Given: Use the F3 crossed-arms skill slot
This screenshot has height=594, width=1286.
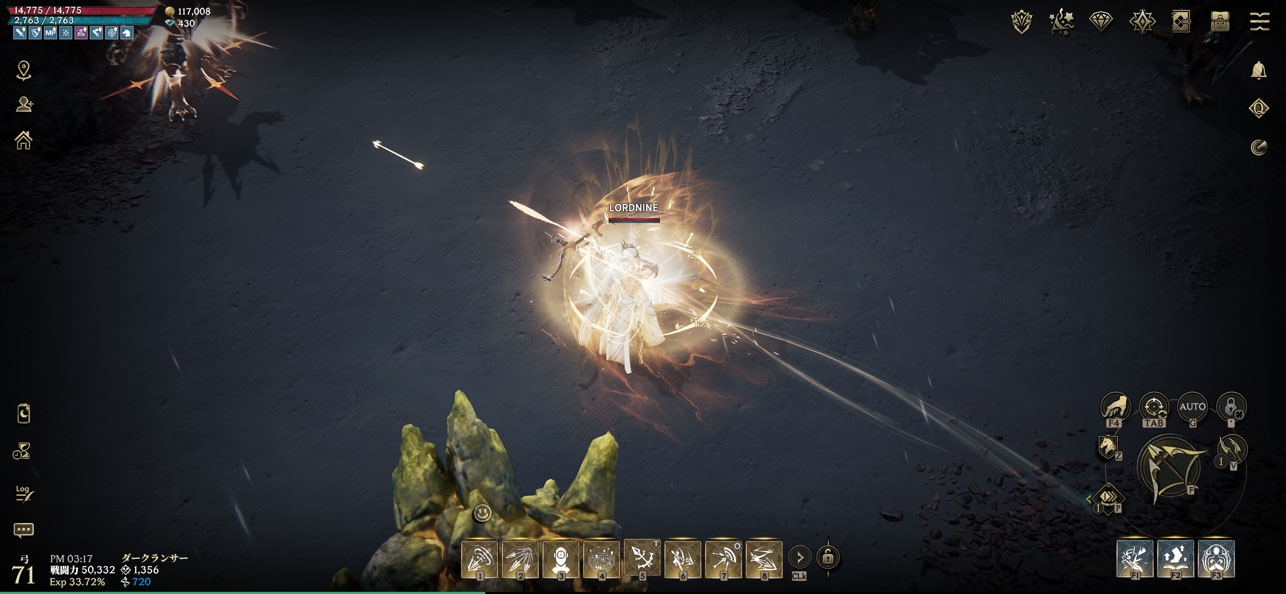Looking at the screenshot, I should (x=1215, y=558).
